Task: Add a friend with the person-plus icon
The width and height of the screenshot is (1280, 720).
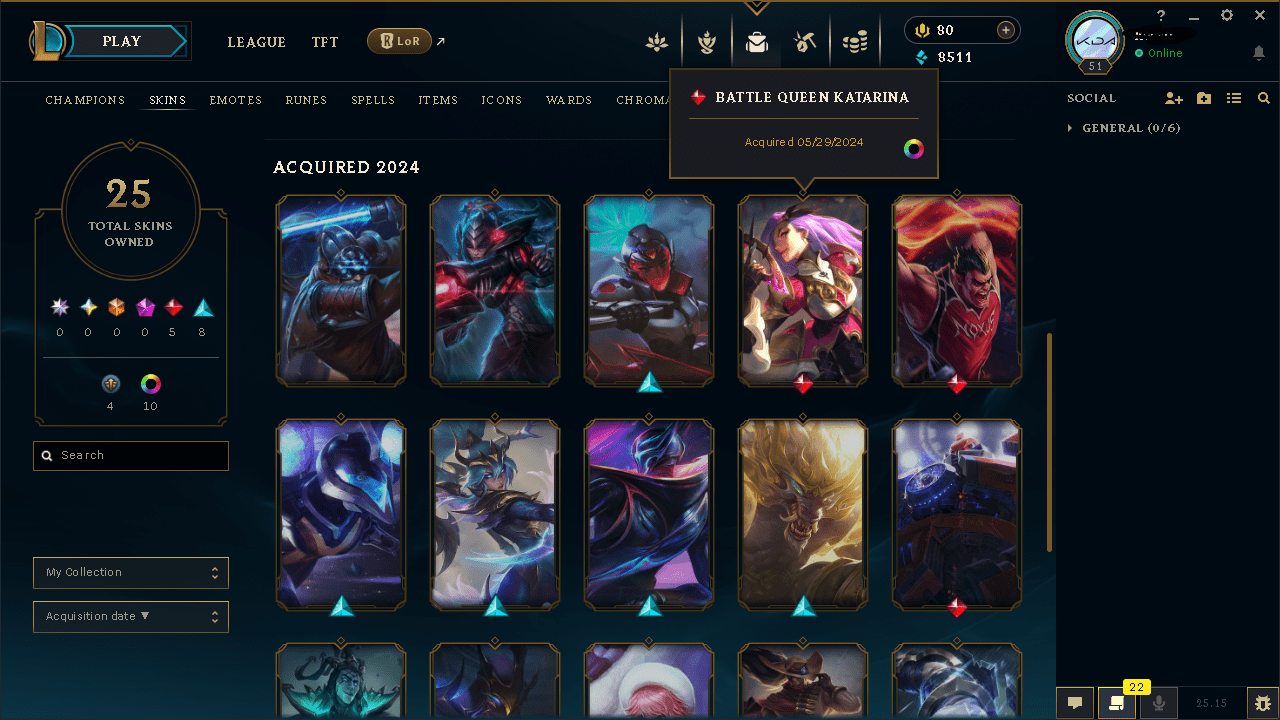Action: pyautogui.click(x=1174, y=98)
